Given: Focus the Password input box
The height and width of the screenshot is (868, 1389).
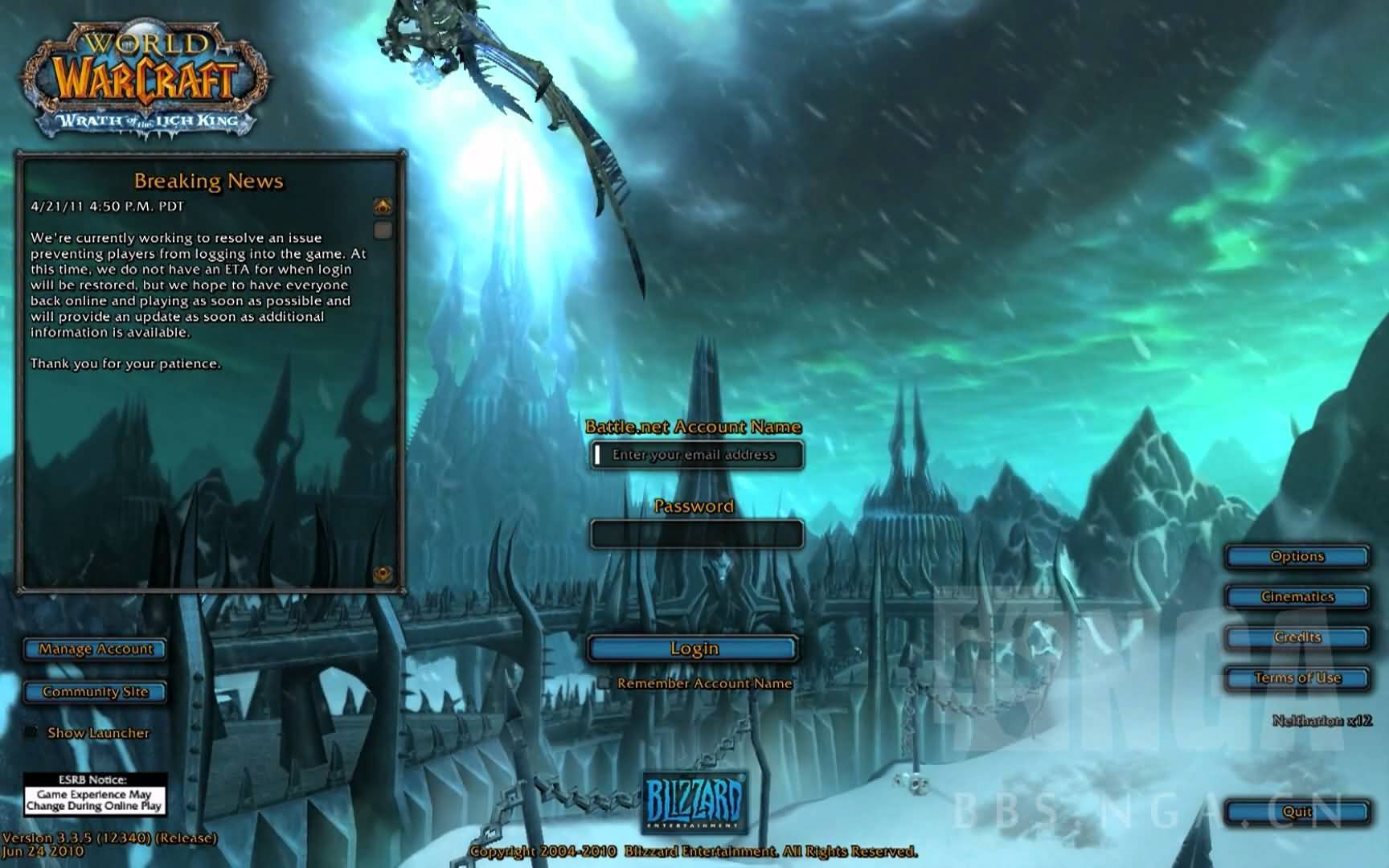Looking at the screenshot, I should click(x=696, y=534).
